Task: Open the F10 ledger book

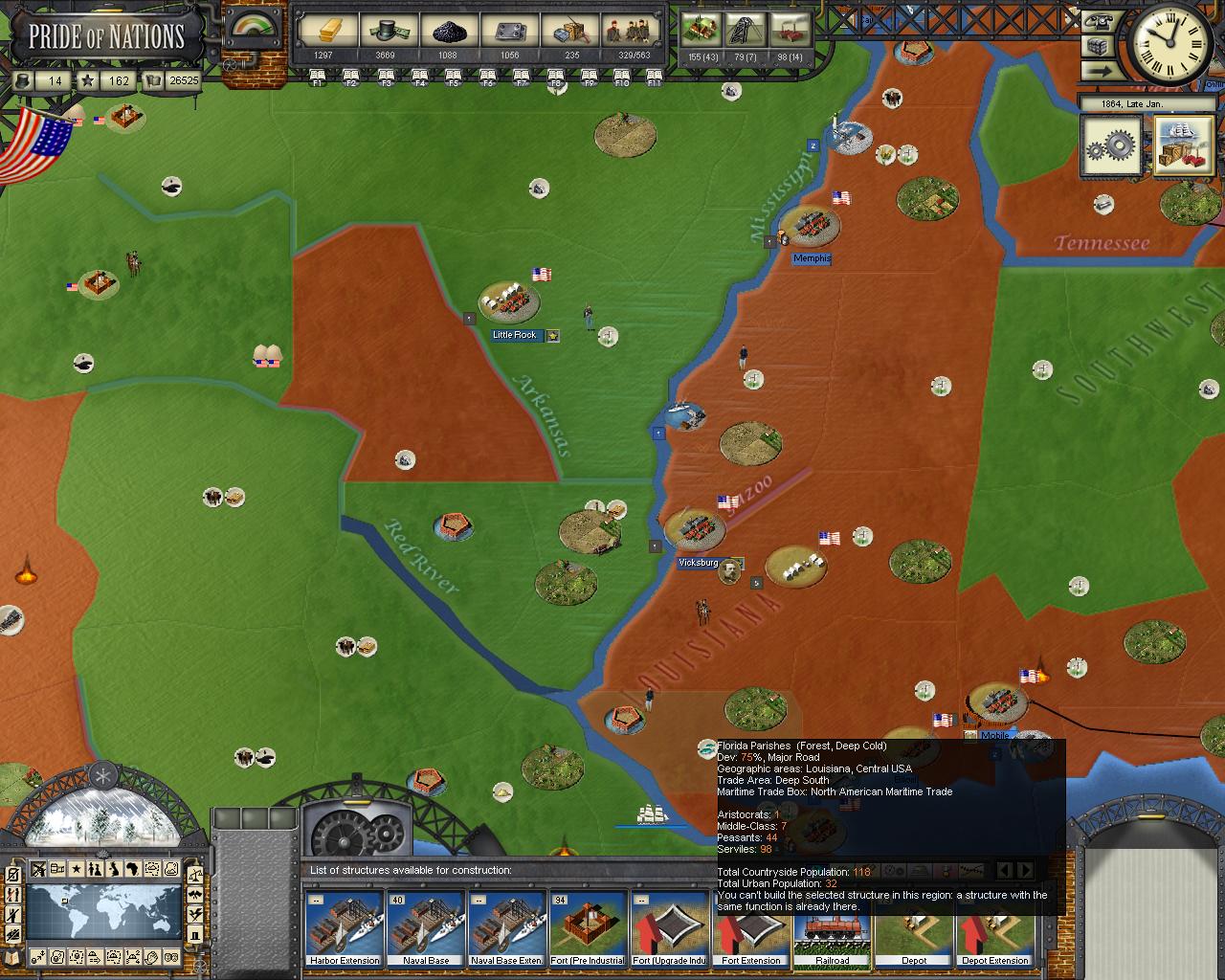Action: tap(621, 78)
